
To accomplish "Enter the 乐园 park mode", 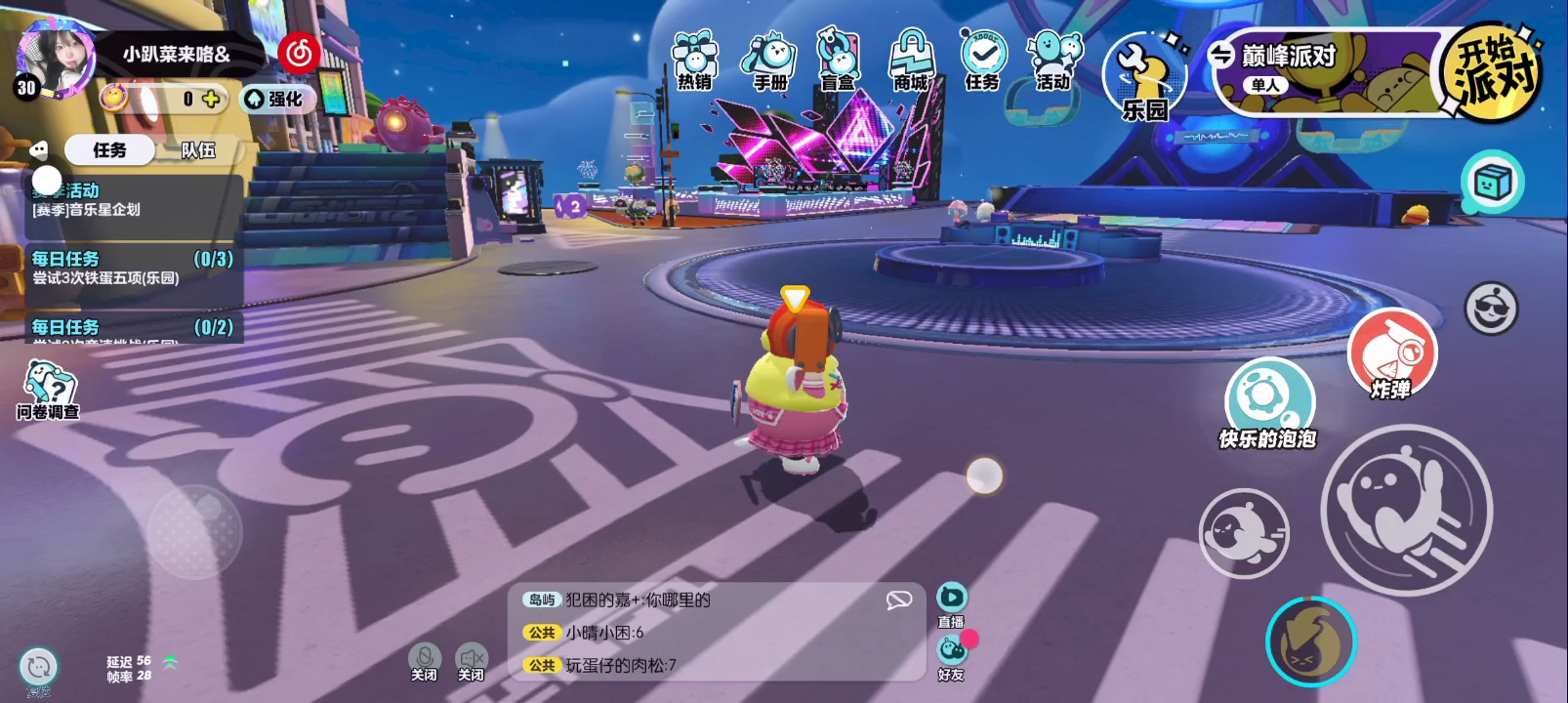I will [1143, 78].
